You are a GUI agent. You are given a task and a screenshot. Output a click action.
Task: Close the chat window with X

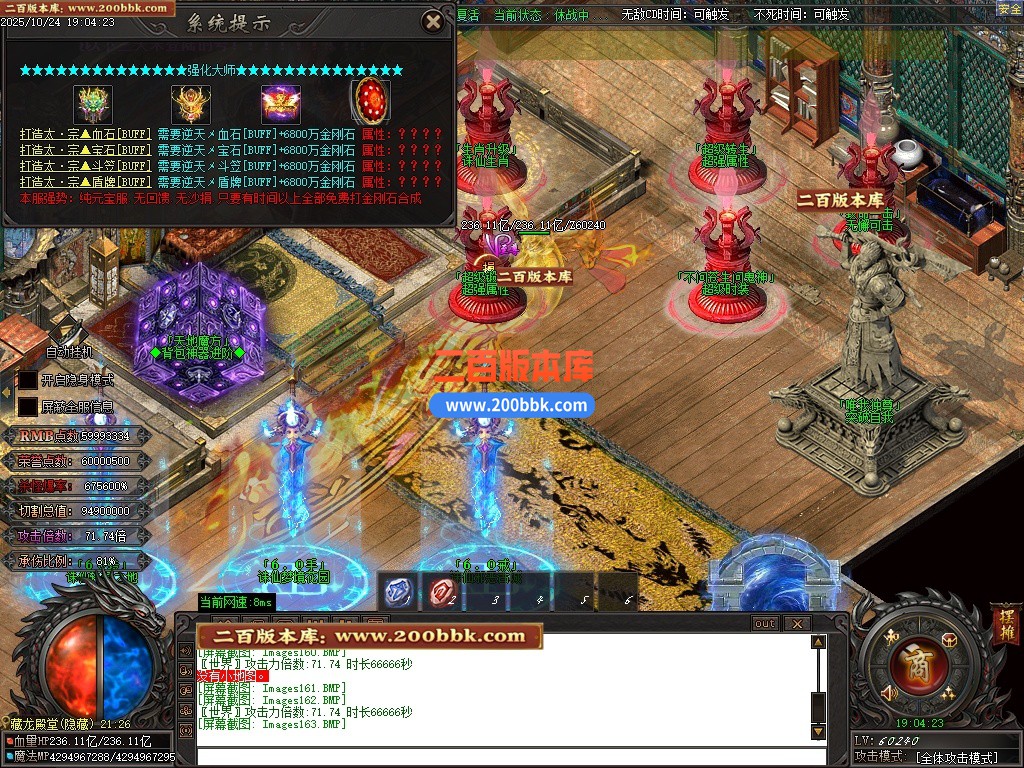796,623
